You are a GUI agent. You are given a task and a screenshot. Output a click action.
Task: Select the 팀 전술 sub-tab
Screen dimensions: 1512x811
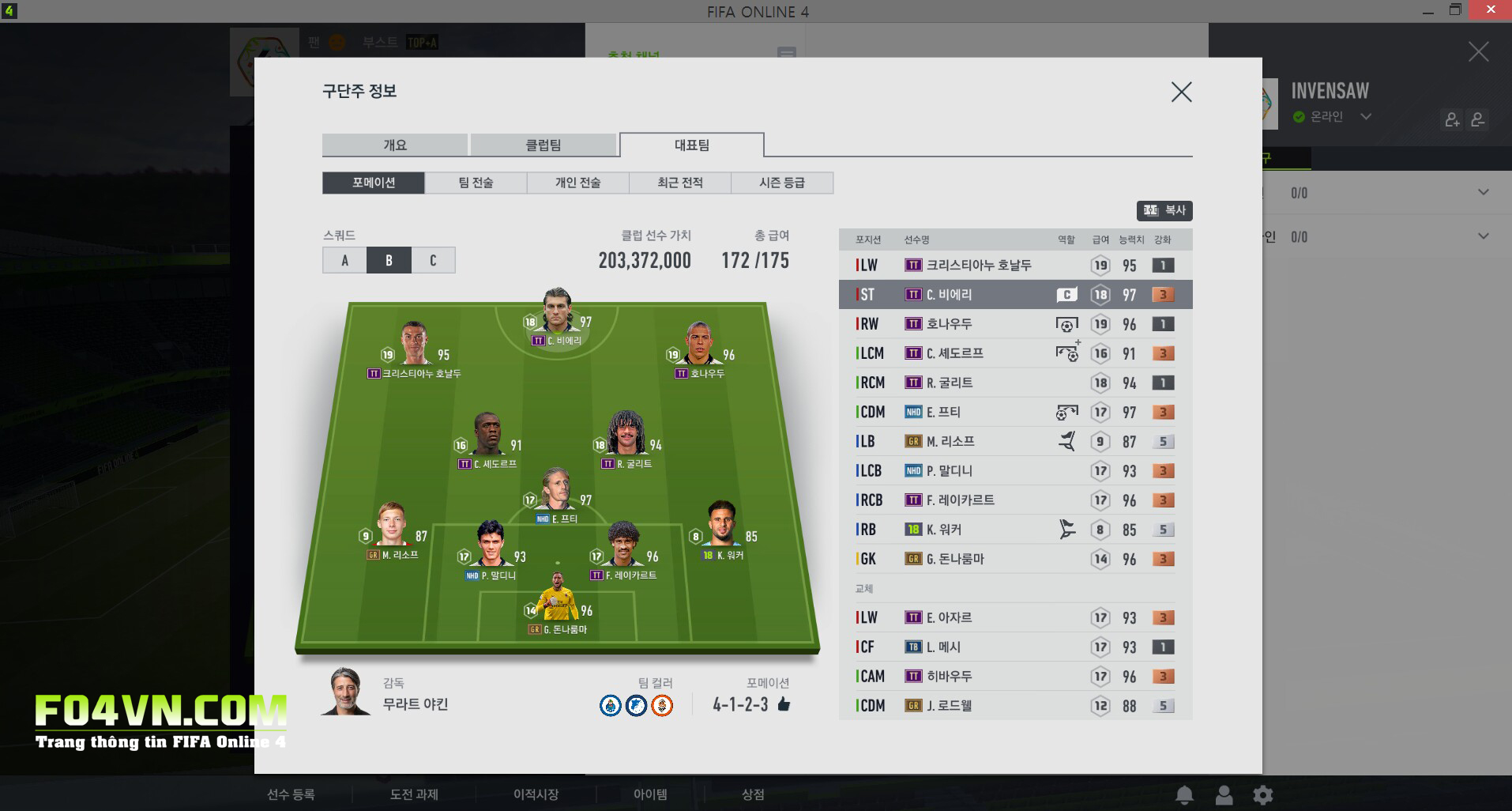coord(476,183)
